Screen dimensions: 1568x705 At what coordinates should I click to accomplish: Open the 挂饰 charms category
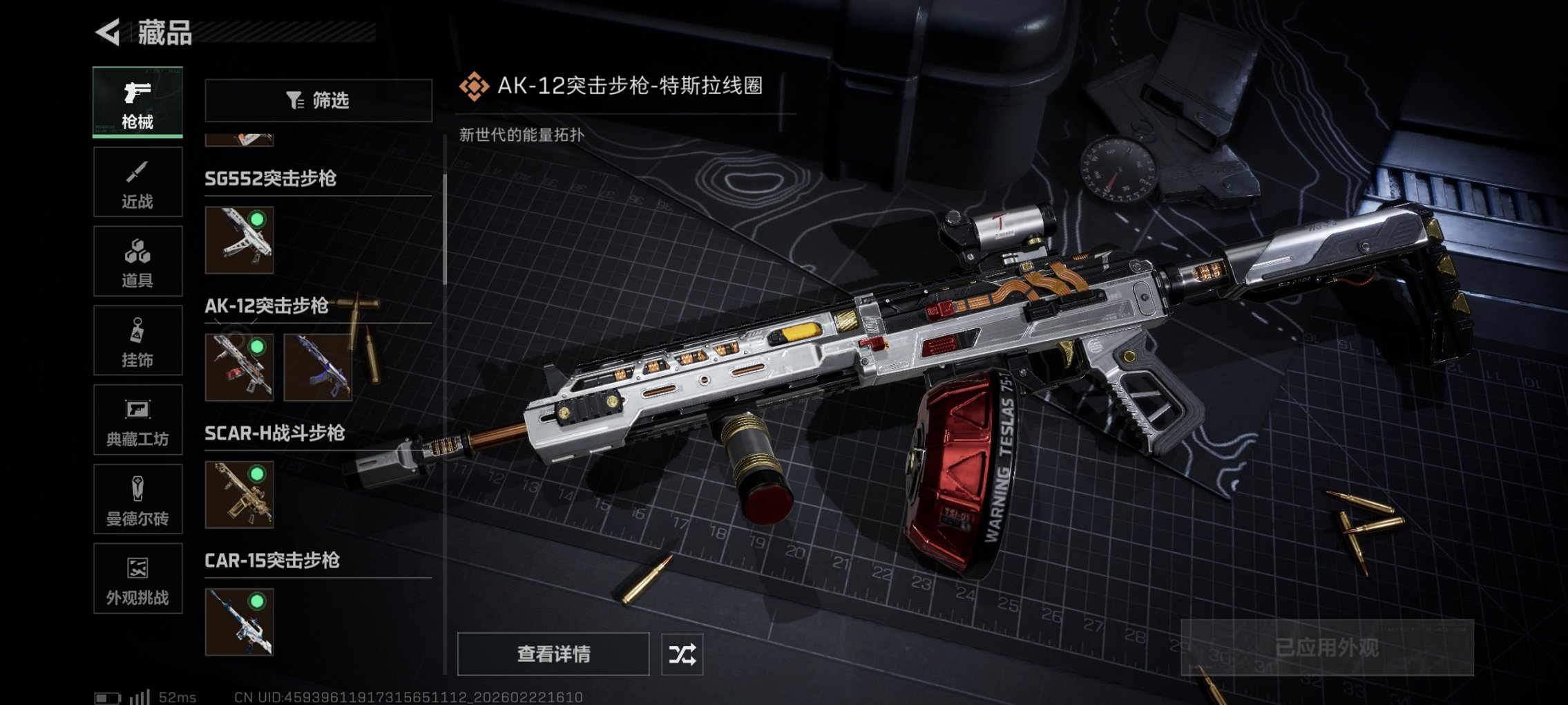[x=137, y=340]
